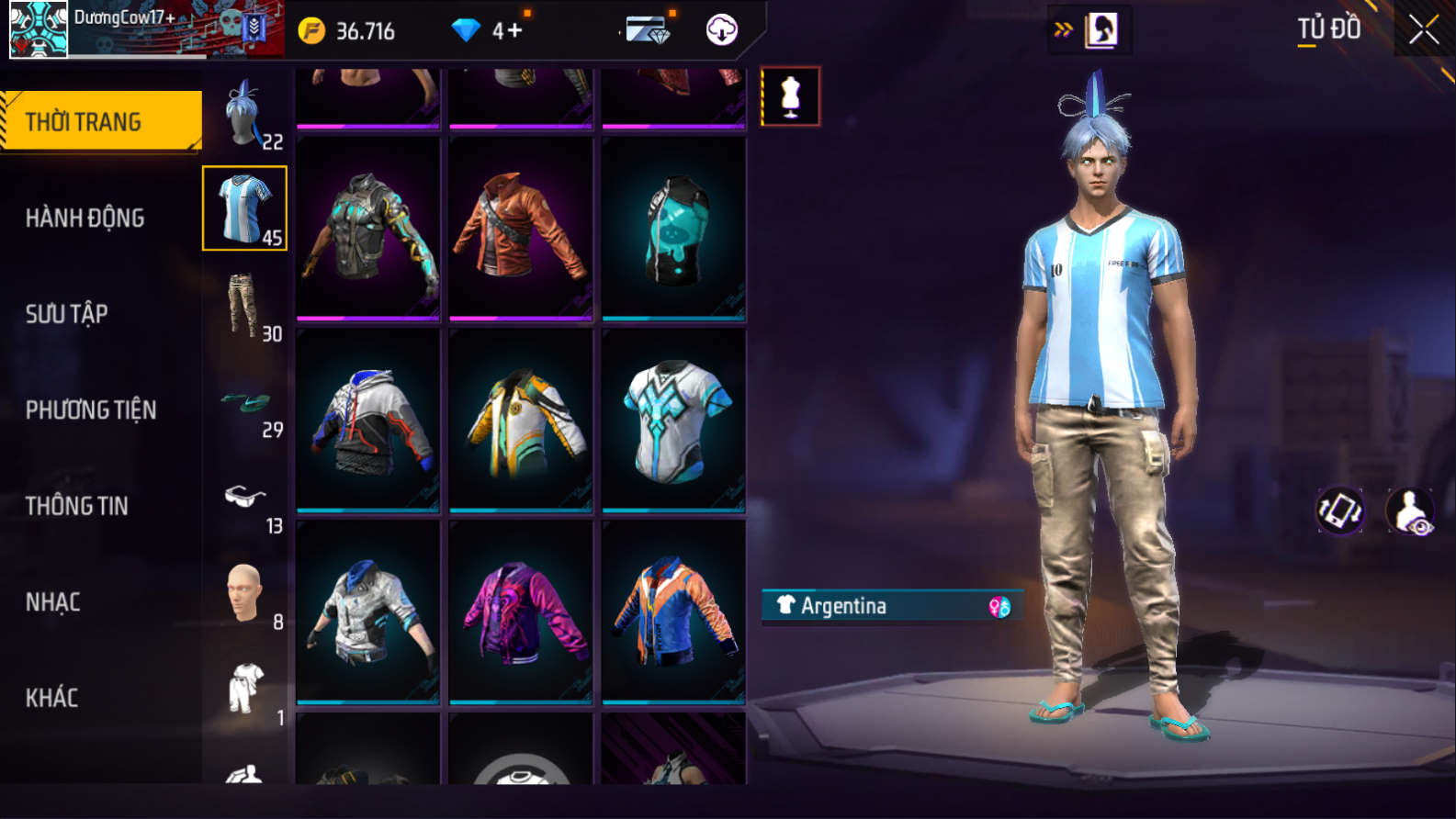Screen dimensions: 1456x819
Task: Equip the orange leather jacket
Action: click(521, 228)
